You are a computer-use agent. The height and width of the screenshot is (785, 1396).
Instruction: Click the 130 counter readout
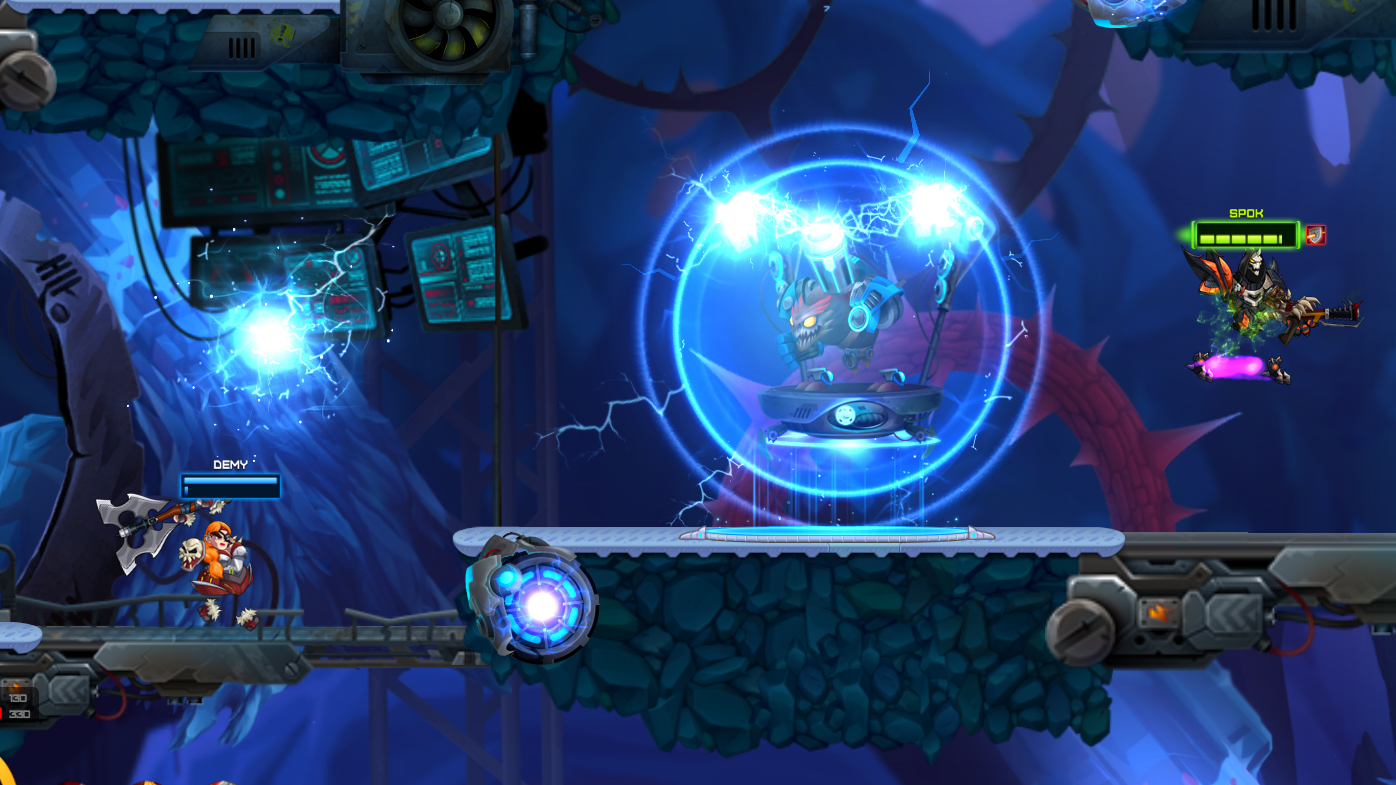[x=16, y=698]
